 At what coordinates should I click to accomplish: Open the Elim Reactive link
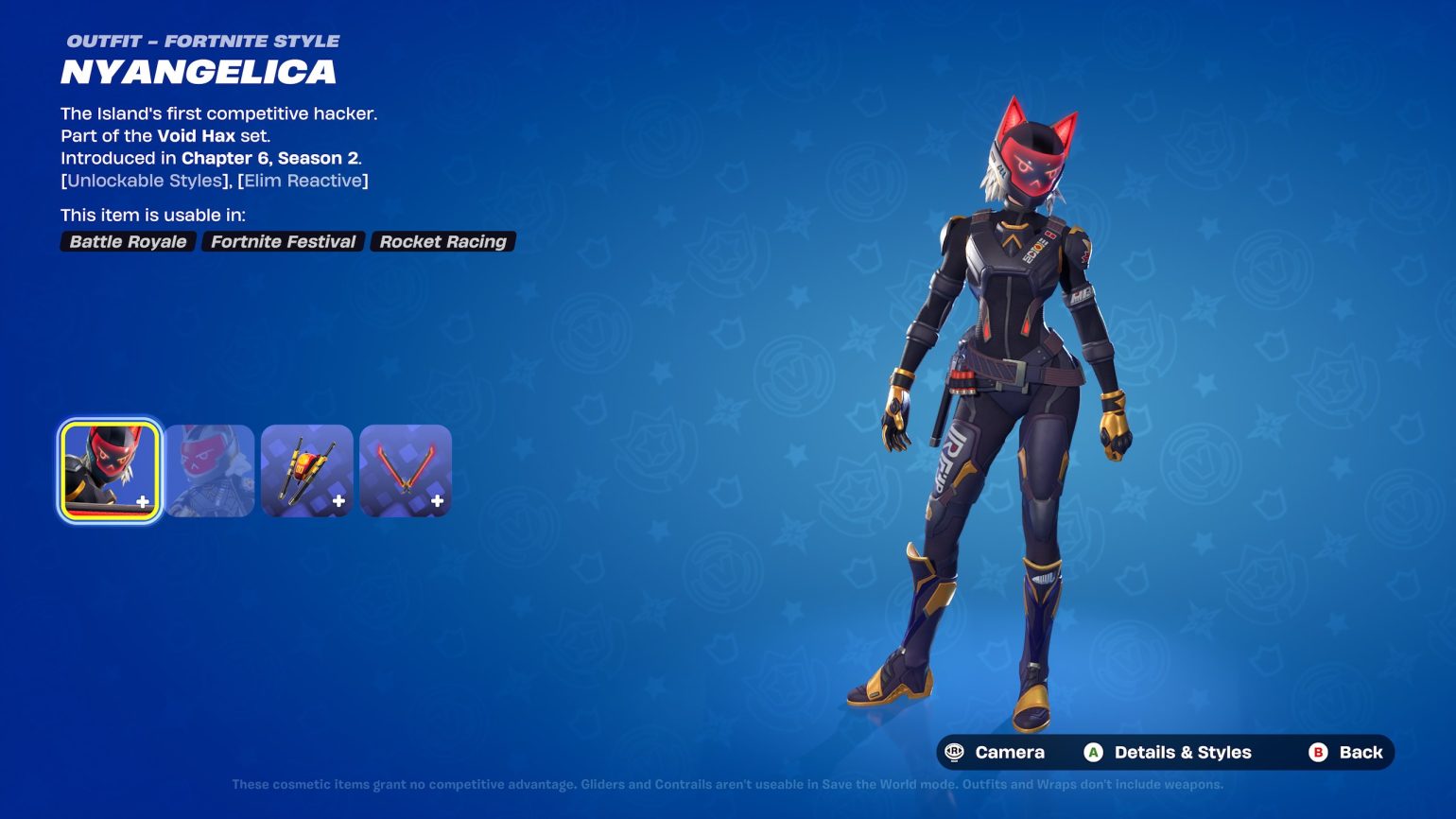[303, 181]
